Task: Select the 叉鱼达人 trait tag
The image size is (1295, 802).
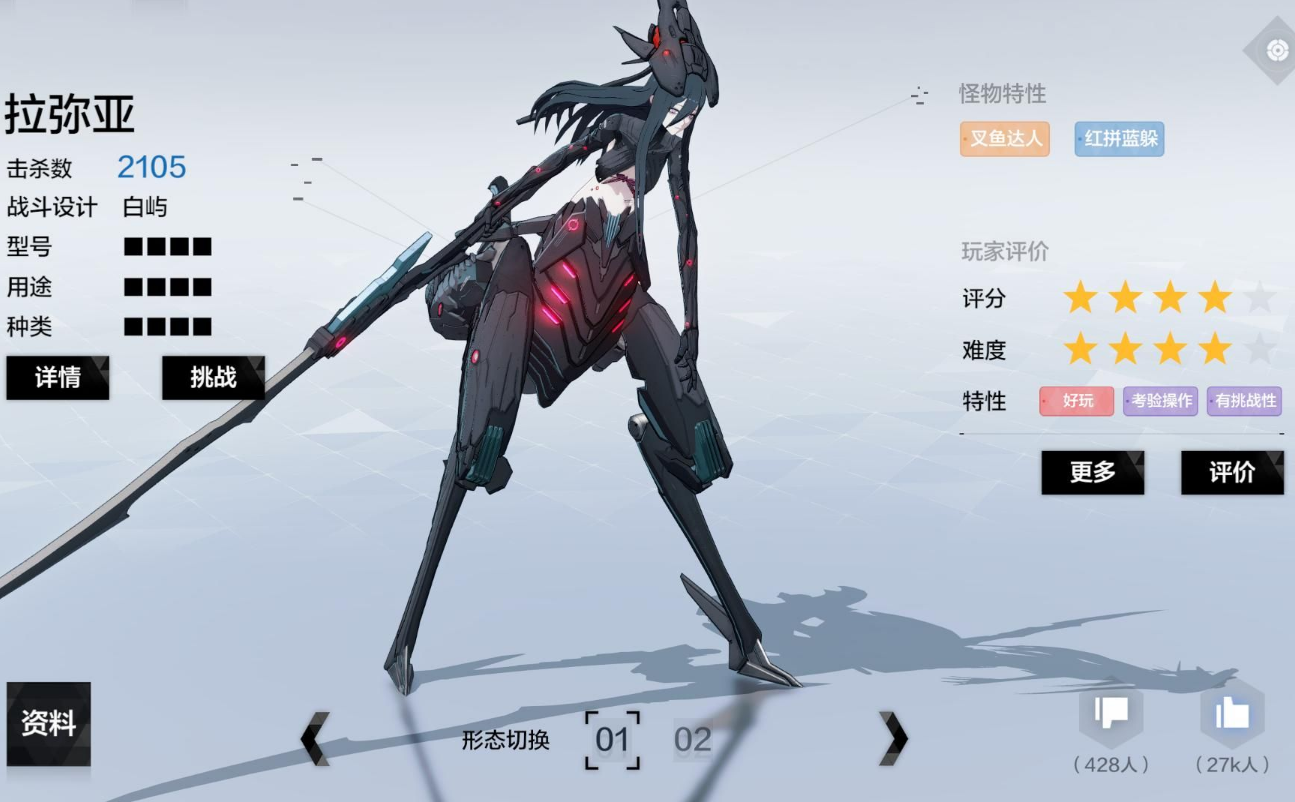Action: tap(1005, 139)
